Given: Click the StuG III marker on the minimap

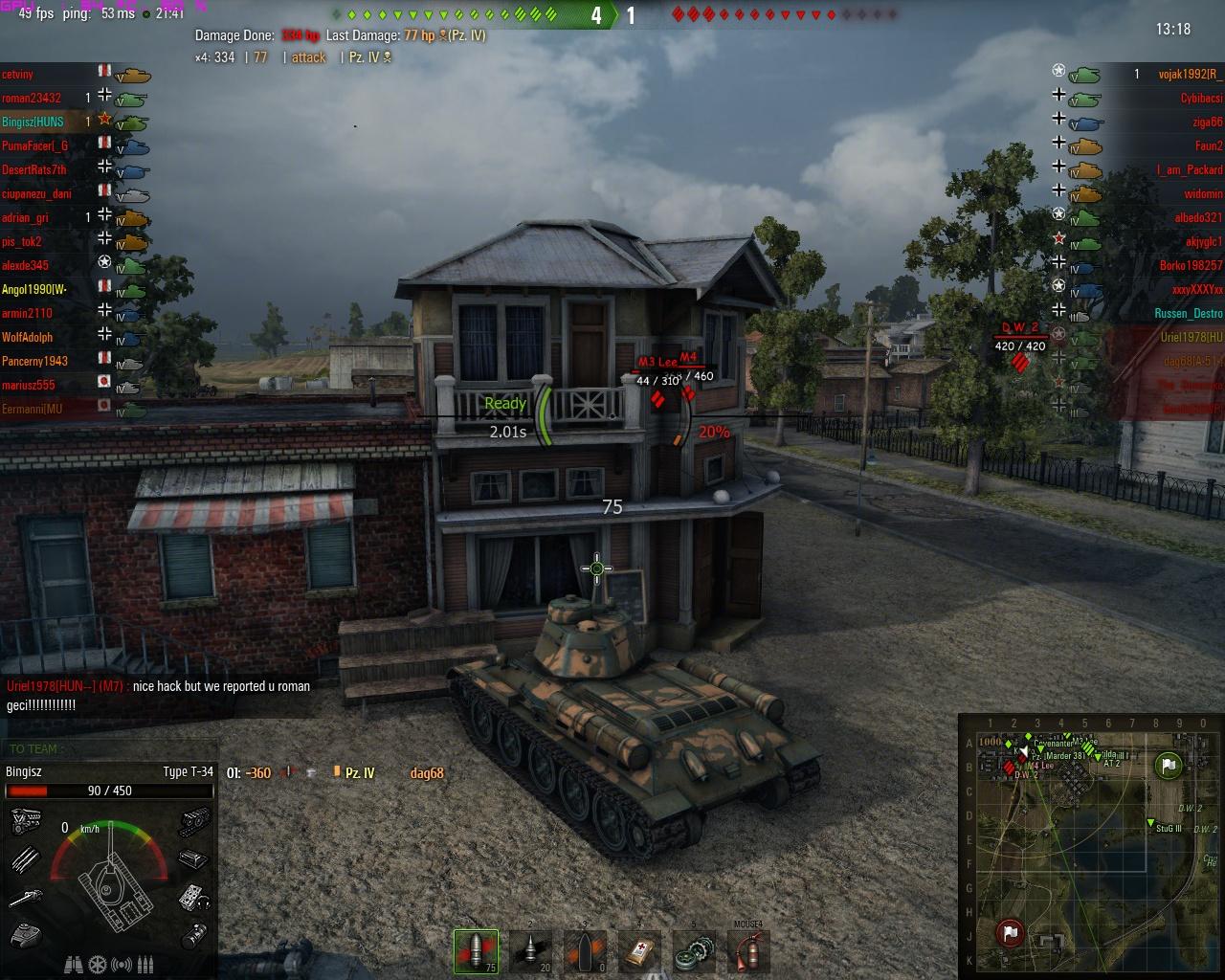Looking at the screenshot, I should pos(1151,823).
